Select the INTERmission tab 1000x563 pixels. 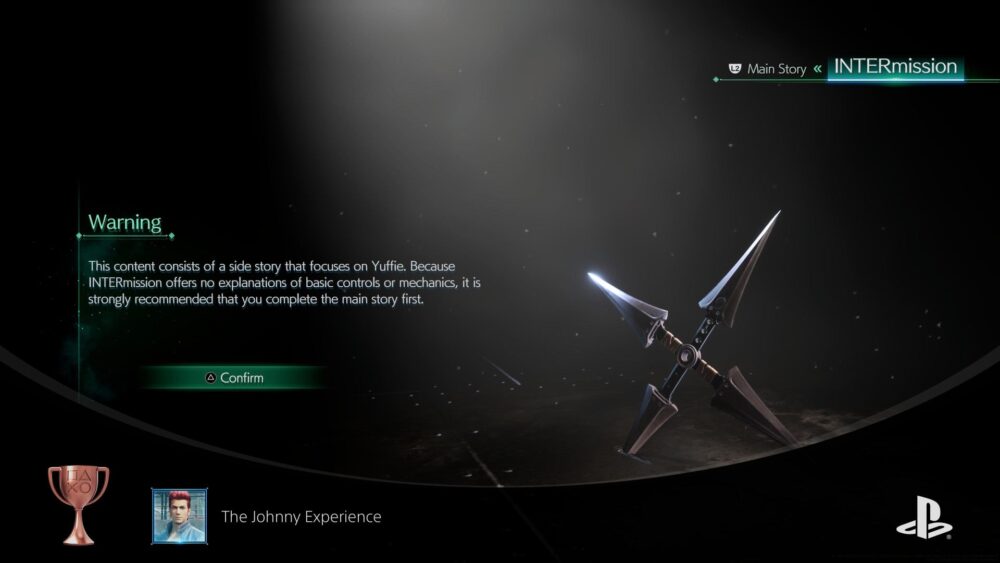point(895,67)
